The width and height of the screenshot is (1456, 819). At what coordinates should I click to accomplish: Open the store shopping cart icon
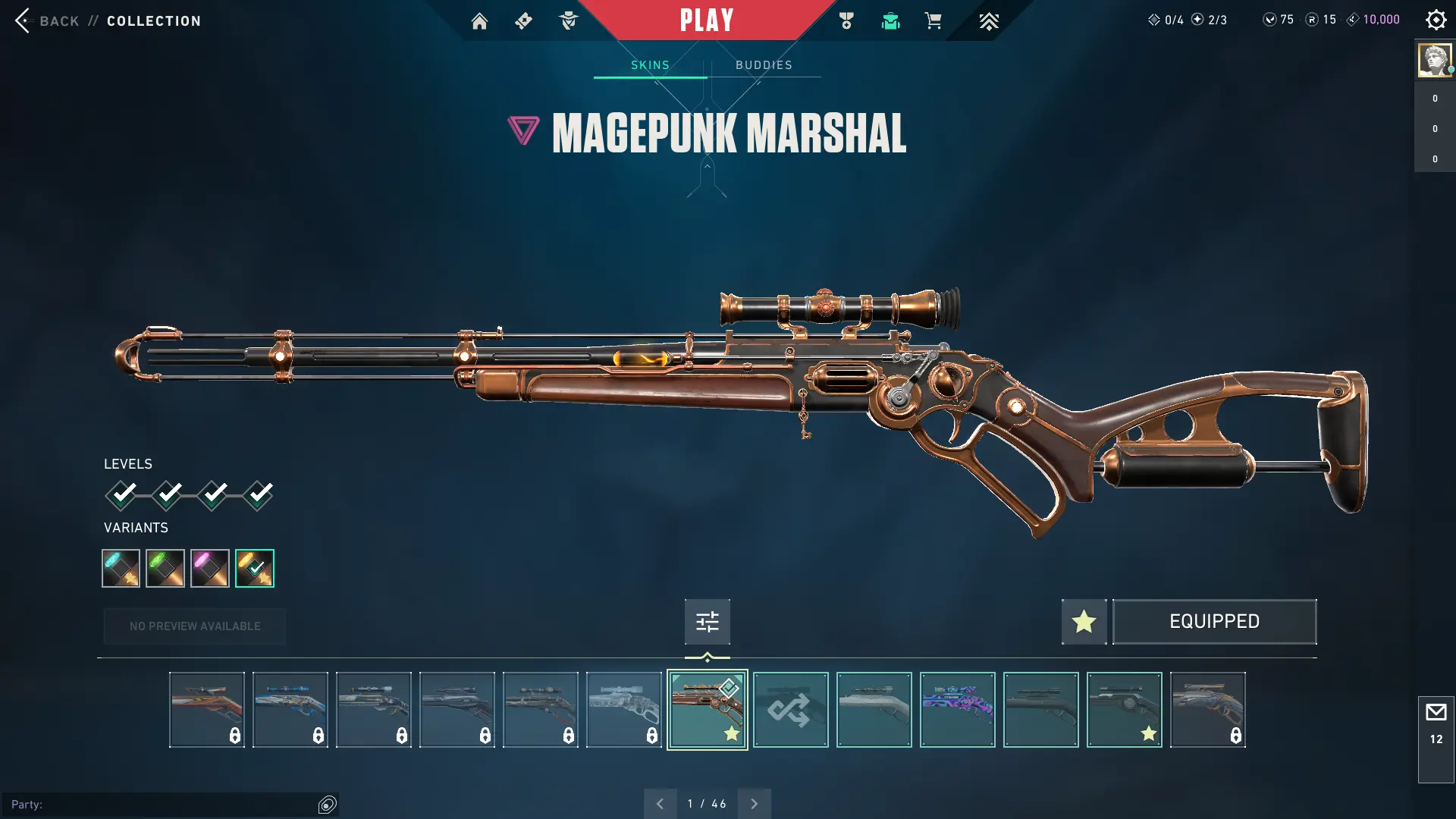click(933, 21)
